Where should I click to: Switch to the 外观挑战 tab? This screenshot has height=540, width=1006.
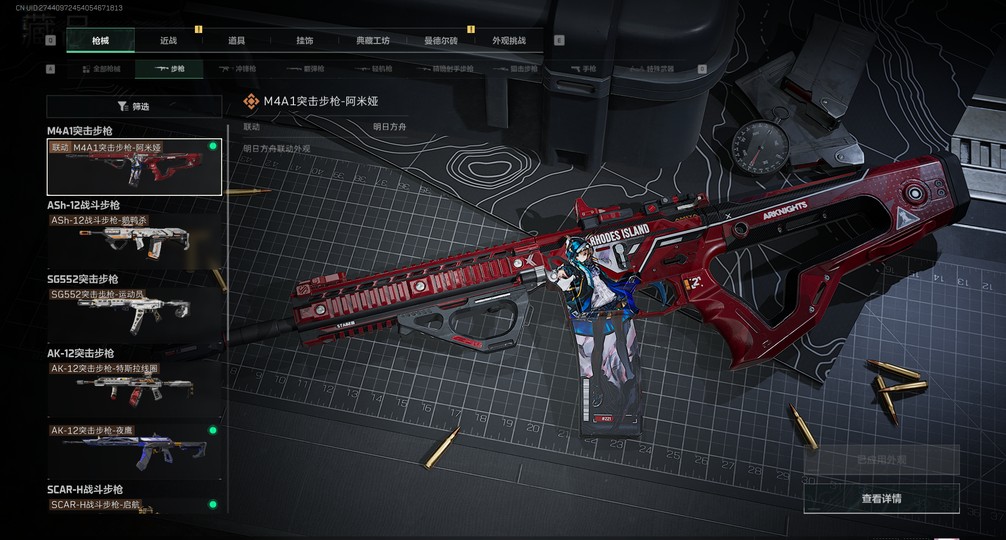click(508, 41)
